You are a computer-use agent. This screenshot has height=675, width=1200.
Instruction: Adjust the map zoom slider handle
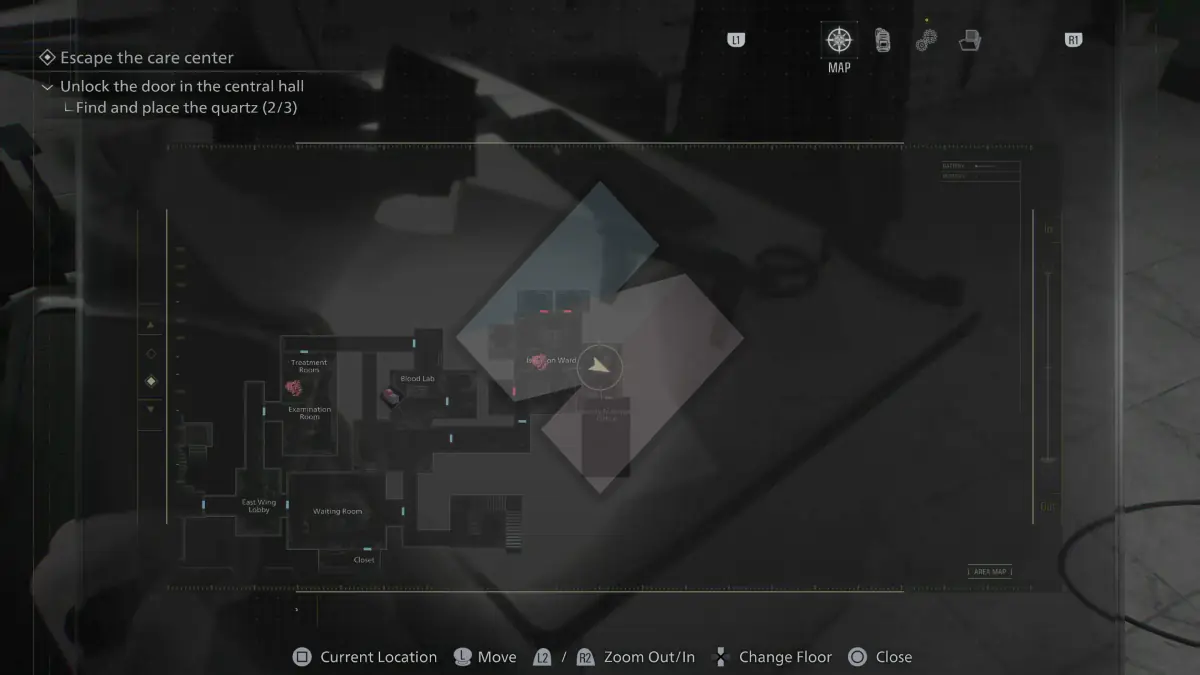(1048, 460)
